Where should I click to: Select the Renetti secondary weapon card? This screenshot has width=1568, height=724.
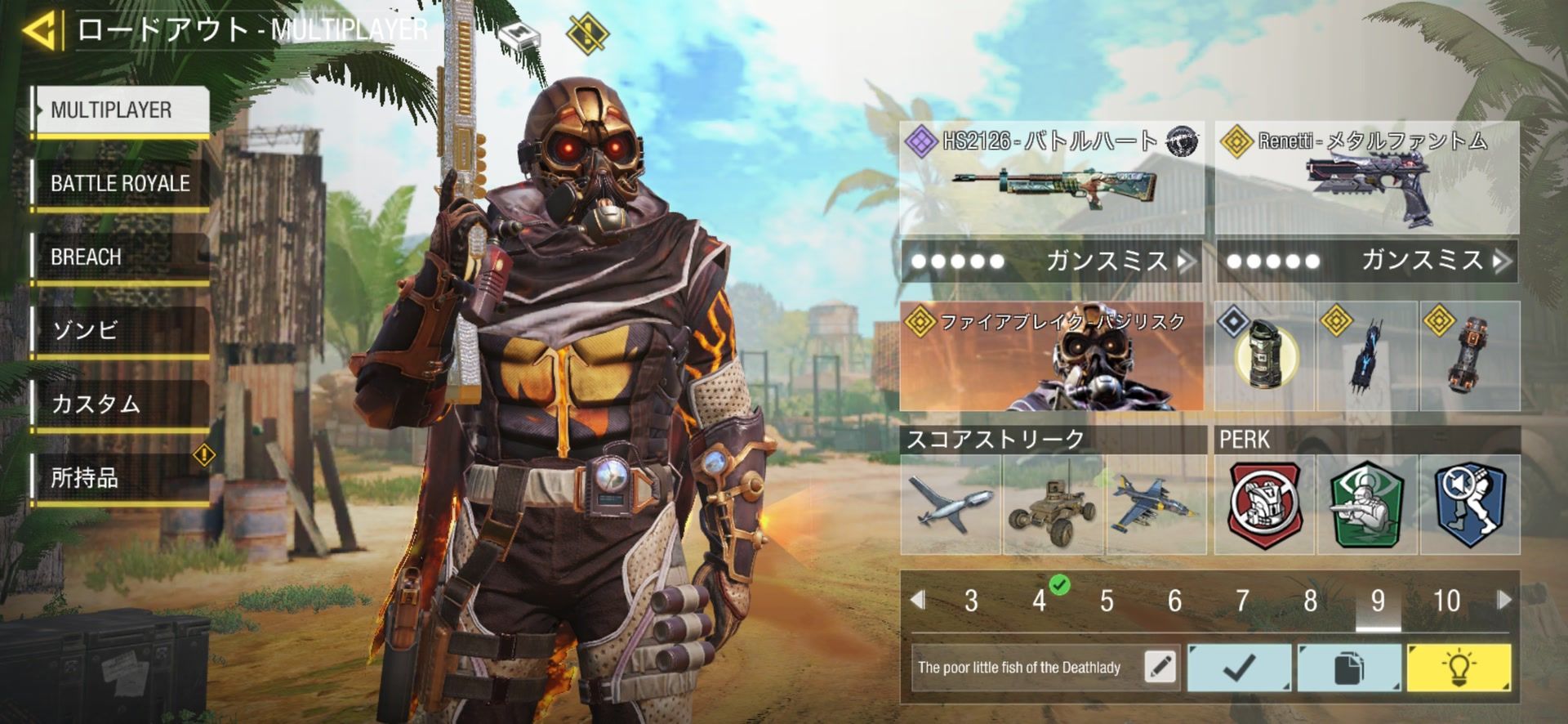(1366, 178)
